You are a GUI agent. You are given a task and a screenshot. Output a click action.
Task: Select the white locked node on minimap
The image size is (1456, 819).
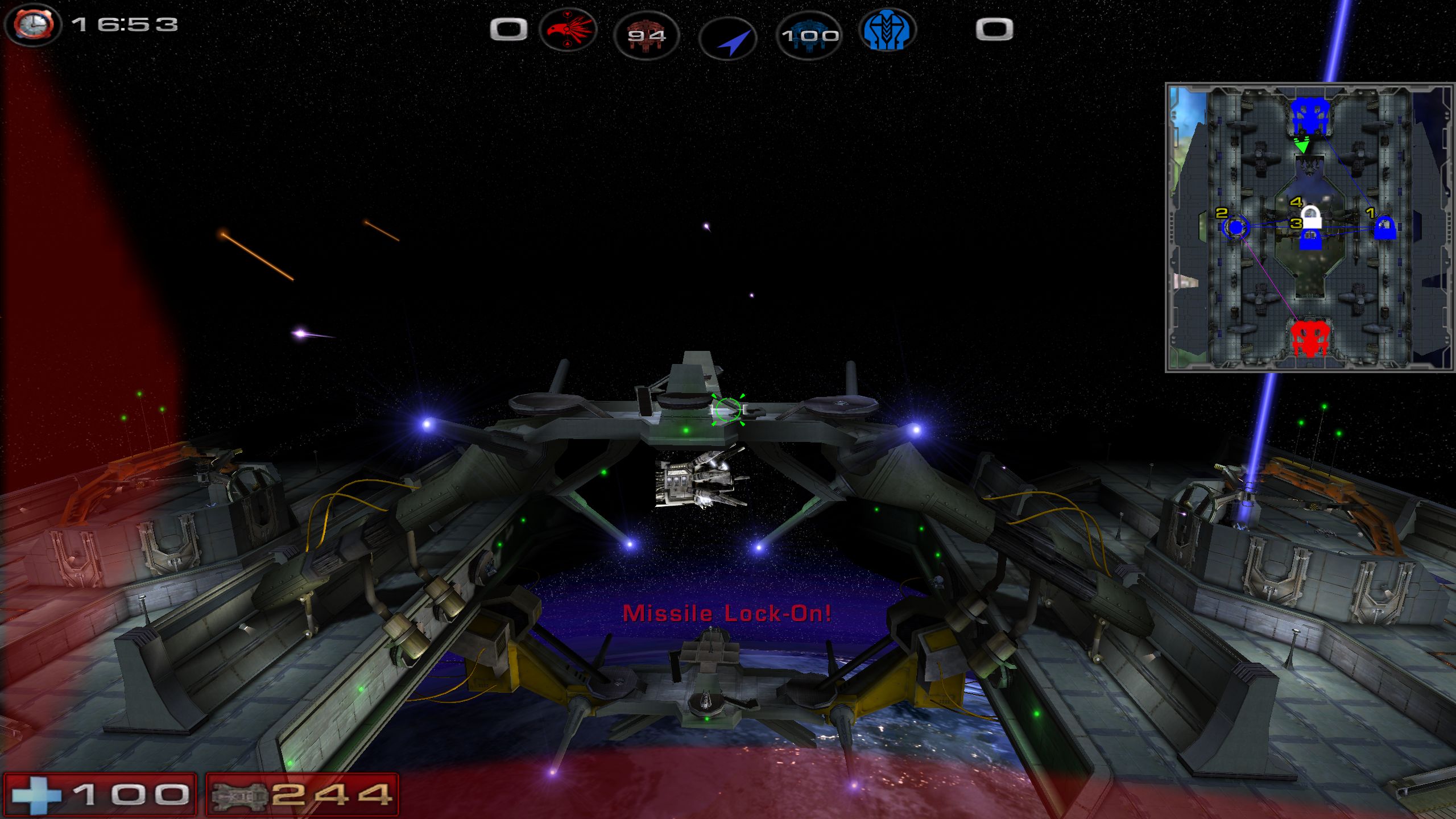[x=1311, y=217]
